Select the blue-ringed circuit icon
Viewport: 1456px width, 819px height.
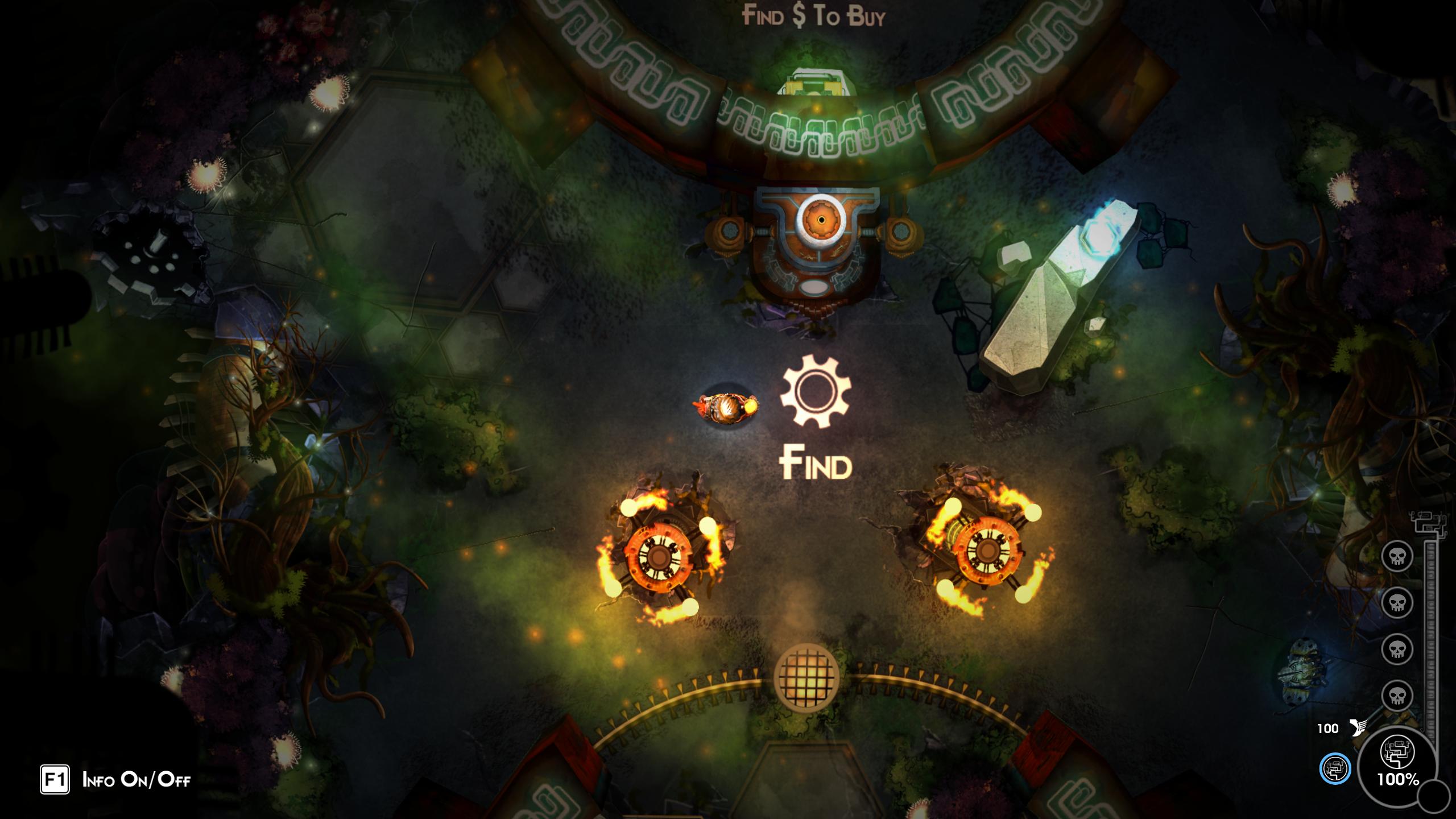pyautogui.click(x=1334, y=769)
